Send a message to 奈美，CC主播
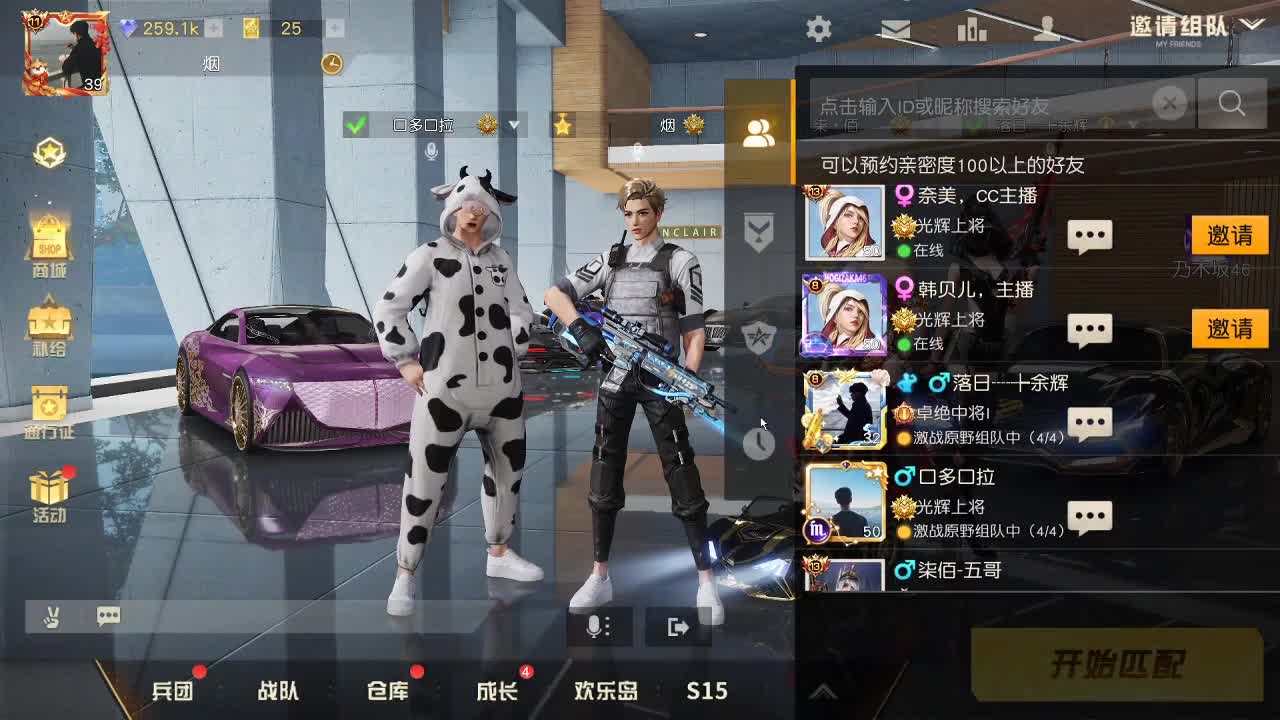 coord(1088,236)
